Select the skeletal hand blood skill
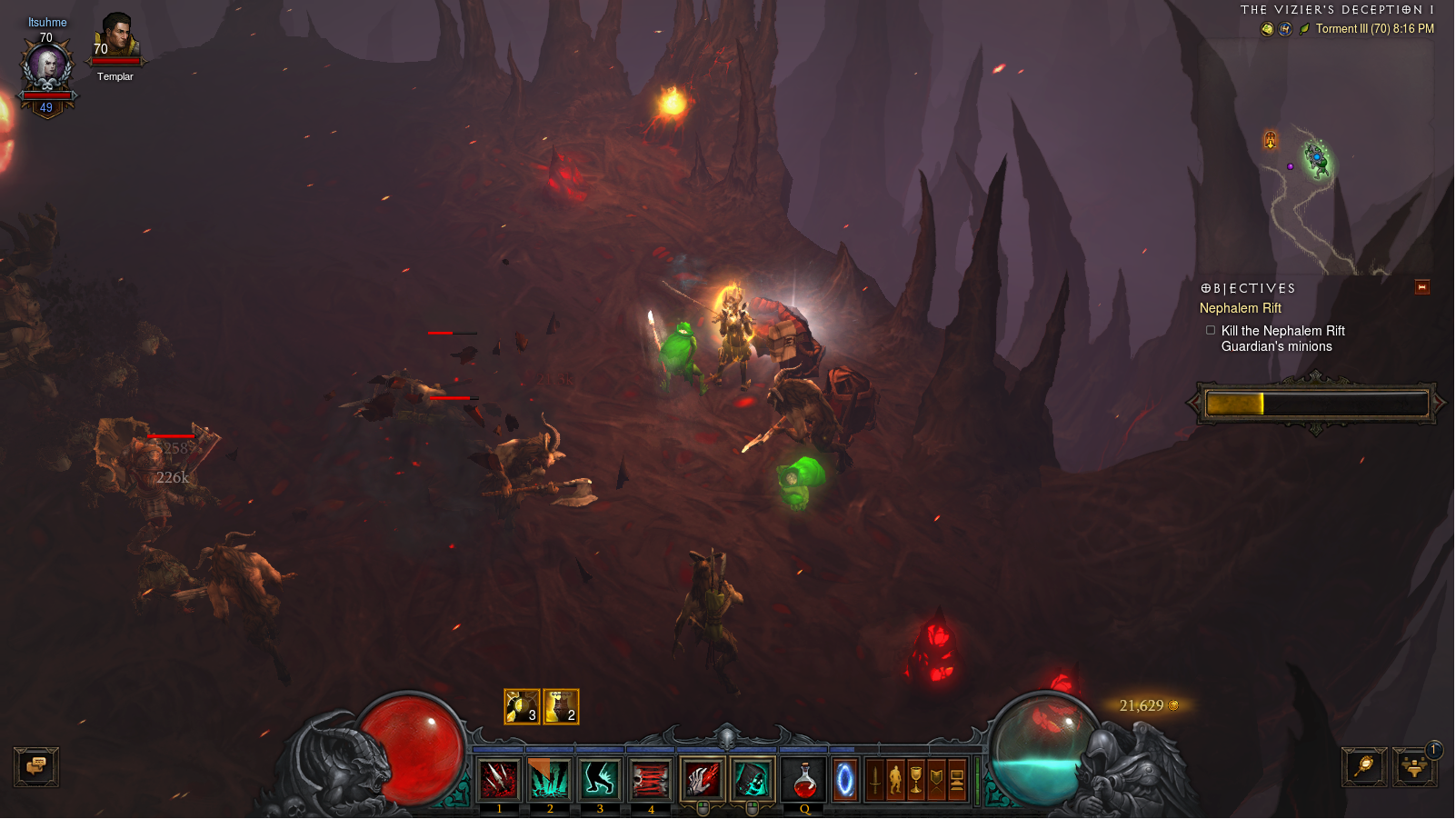Viewport: 1456px width, 819px height. click(703, 780)
